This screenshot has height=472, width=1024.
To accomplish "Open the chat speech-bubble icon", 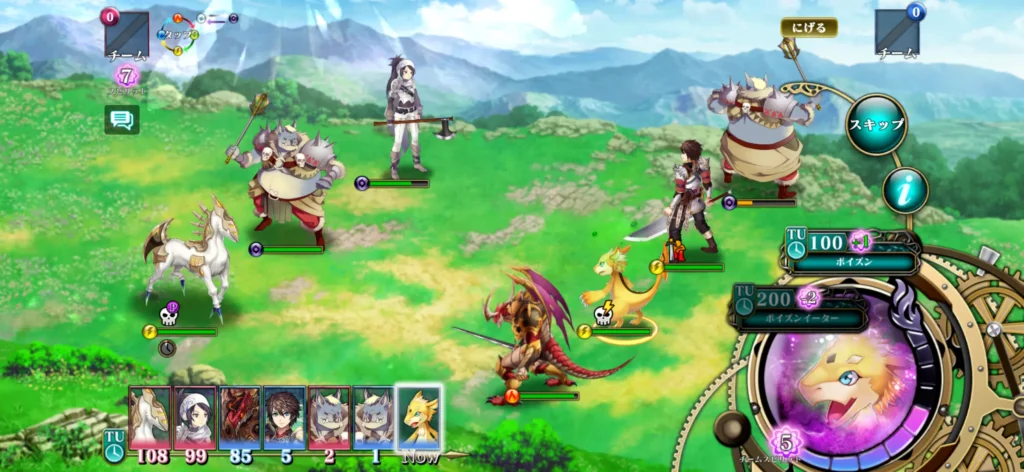I will (x=121, y=120).
